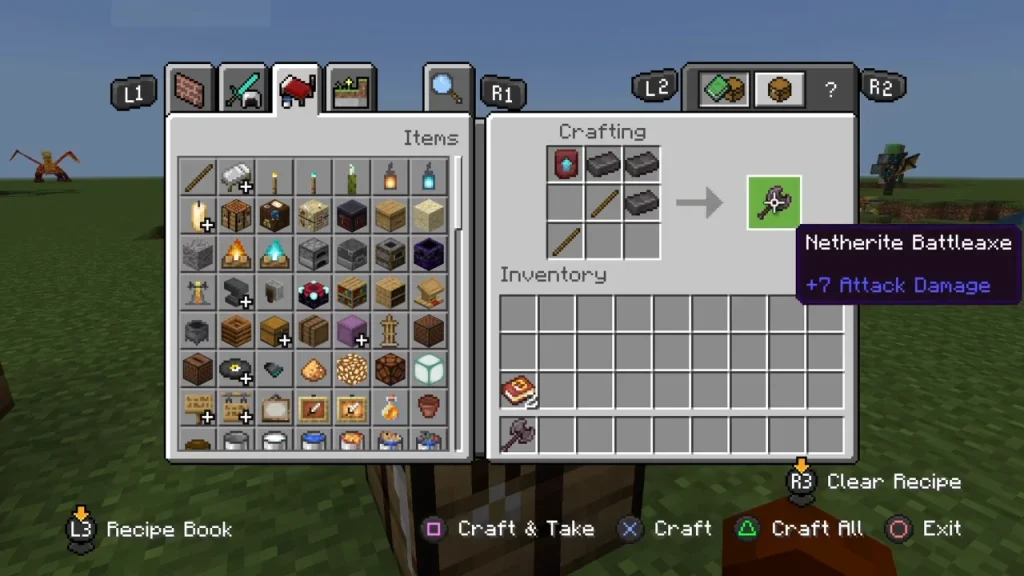The image size is (1024, 576).
Task: Click the question mark help tab
Action: click(x=830, y=91)
